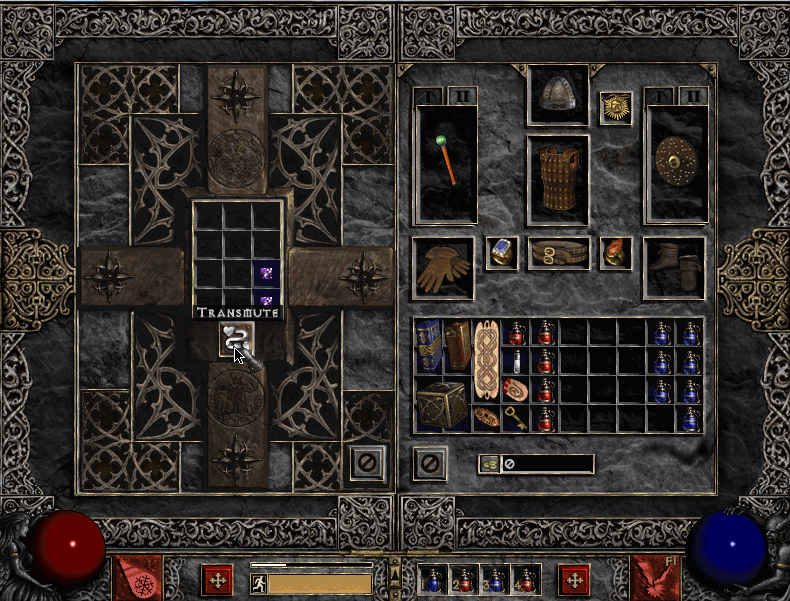This screenshot has height=601, width=790.
Task: Select the equipped amulet
Action: (615, 109)
